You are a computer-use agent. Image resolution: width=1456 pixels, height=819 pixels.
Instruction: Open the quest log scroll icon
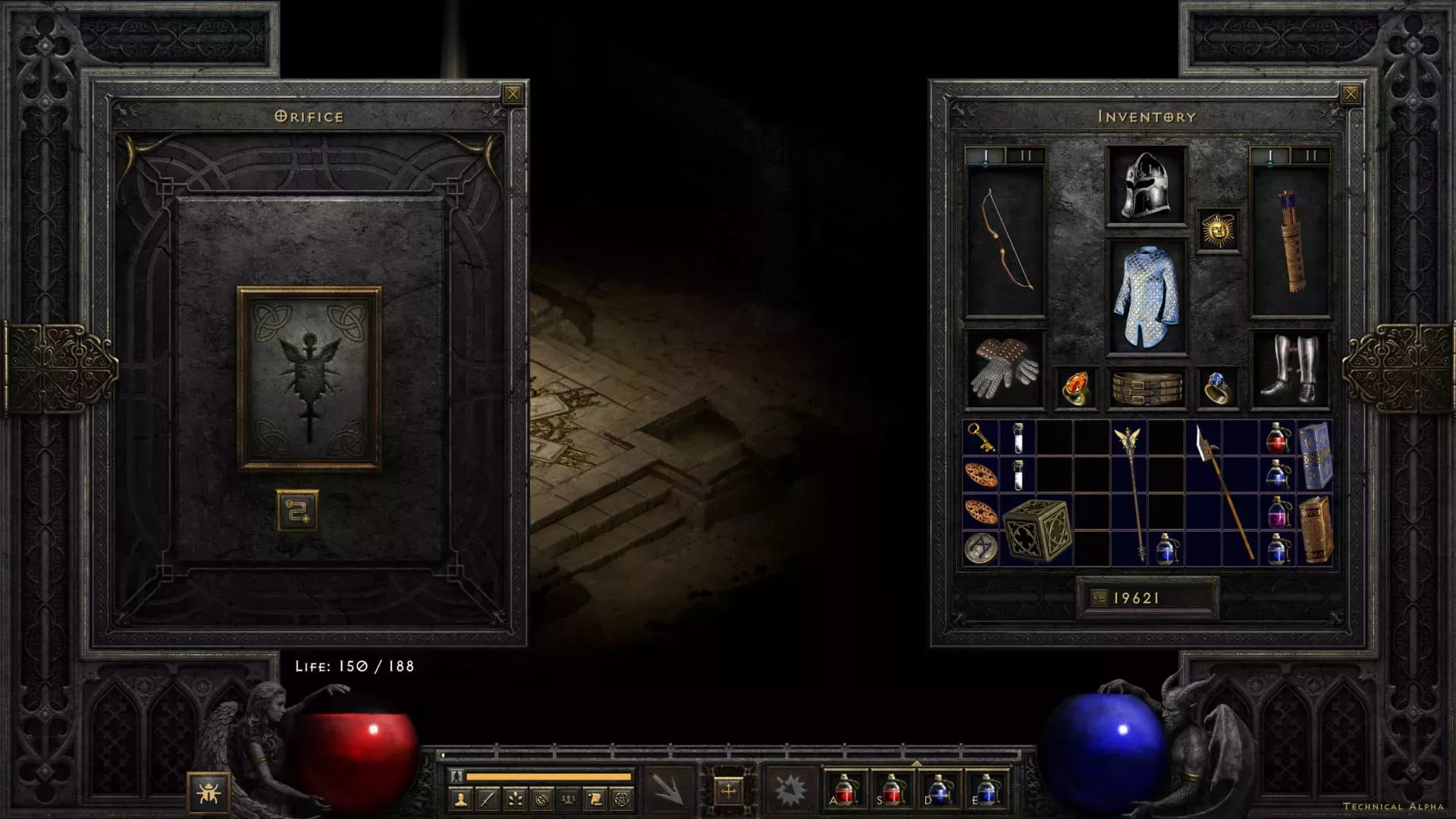(x=596, y=799)
